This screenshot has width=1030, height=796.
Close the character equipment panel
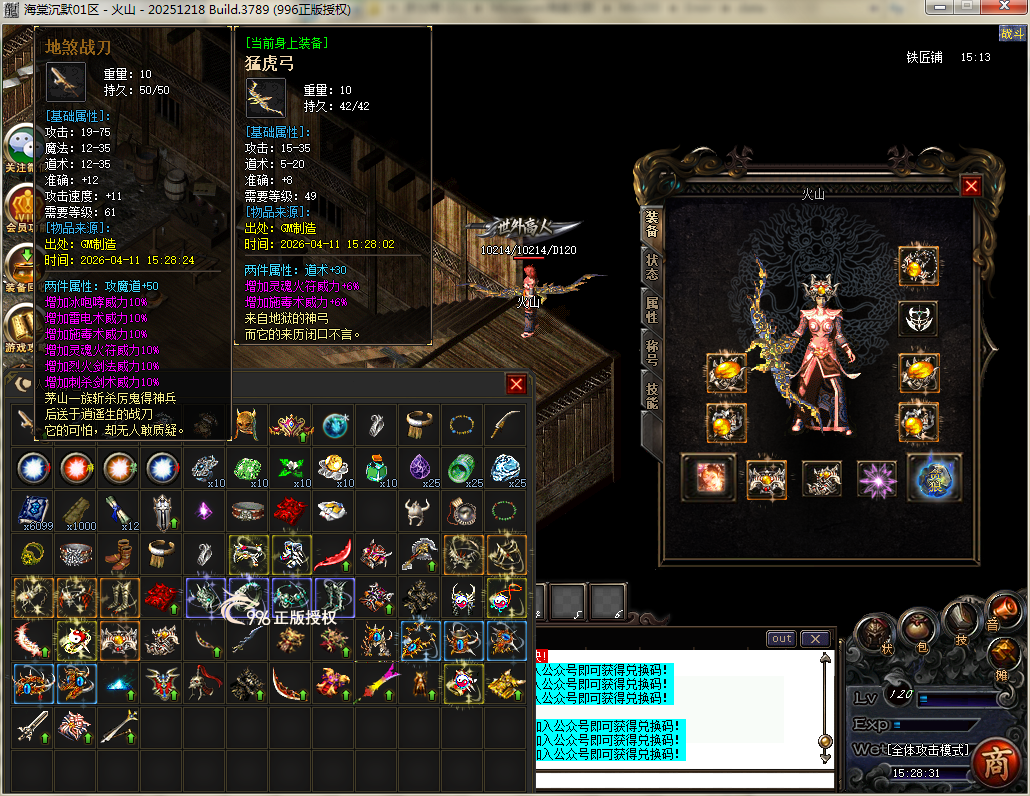970,186
